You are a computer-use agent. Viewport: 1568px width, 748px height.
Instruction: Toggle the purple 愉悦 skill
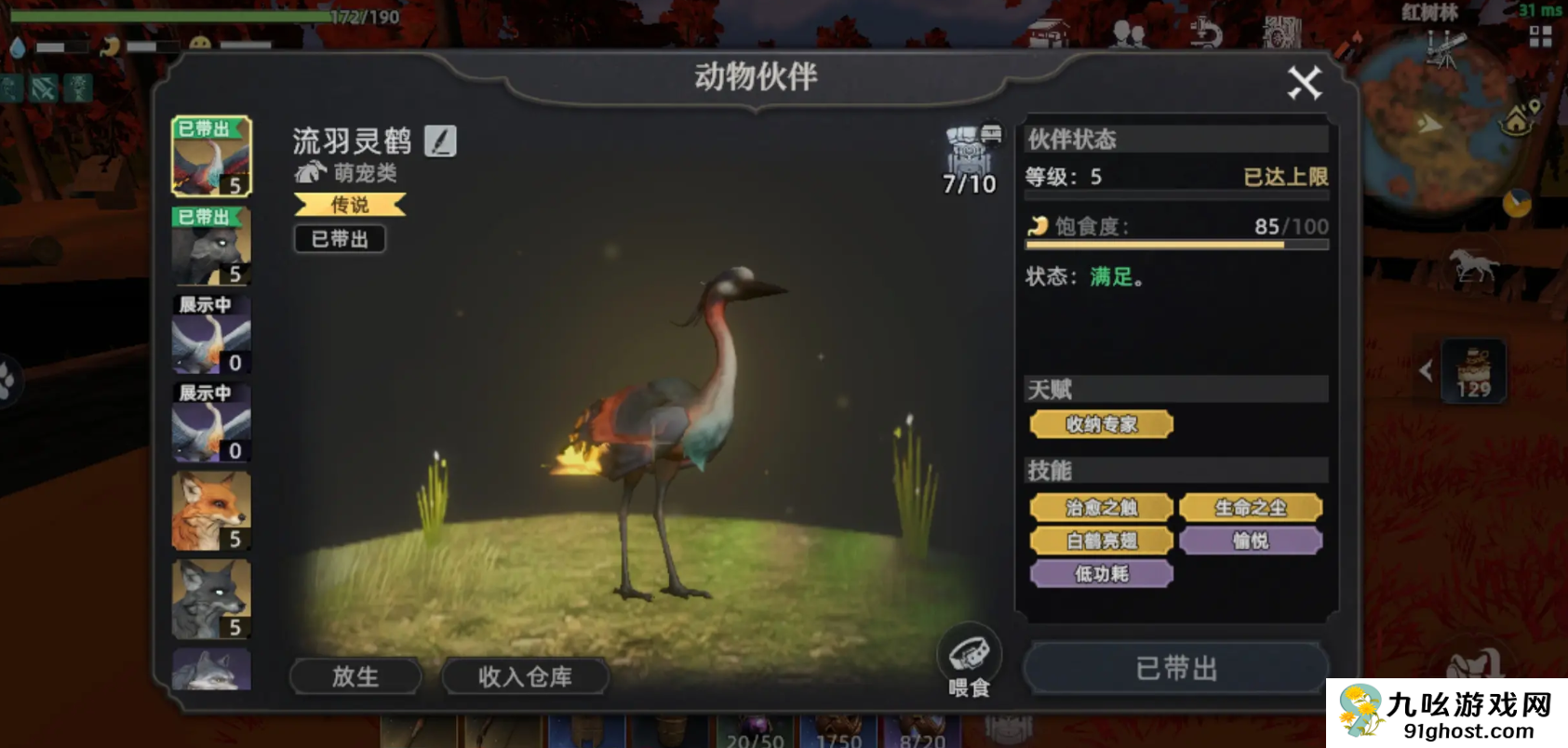1251,541
